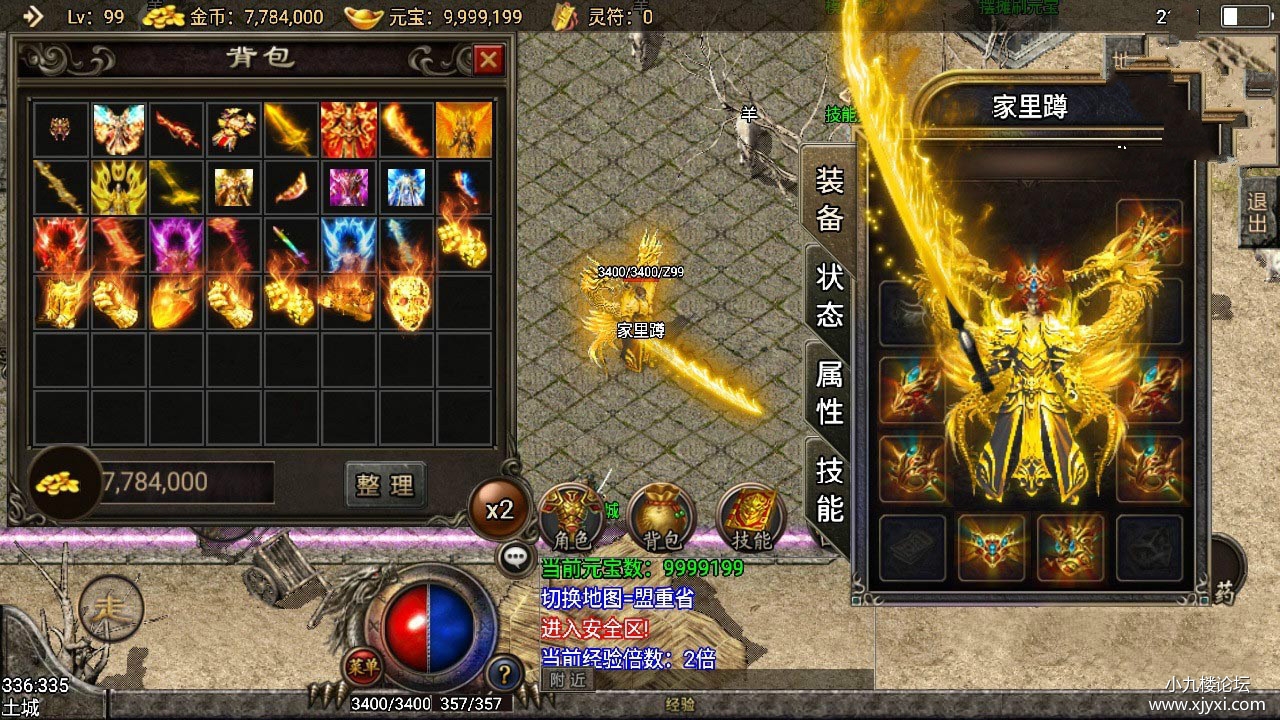
Task: Open the 状态 status tab
Action: [x=830, y=295]
